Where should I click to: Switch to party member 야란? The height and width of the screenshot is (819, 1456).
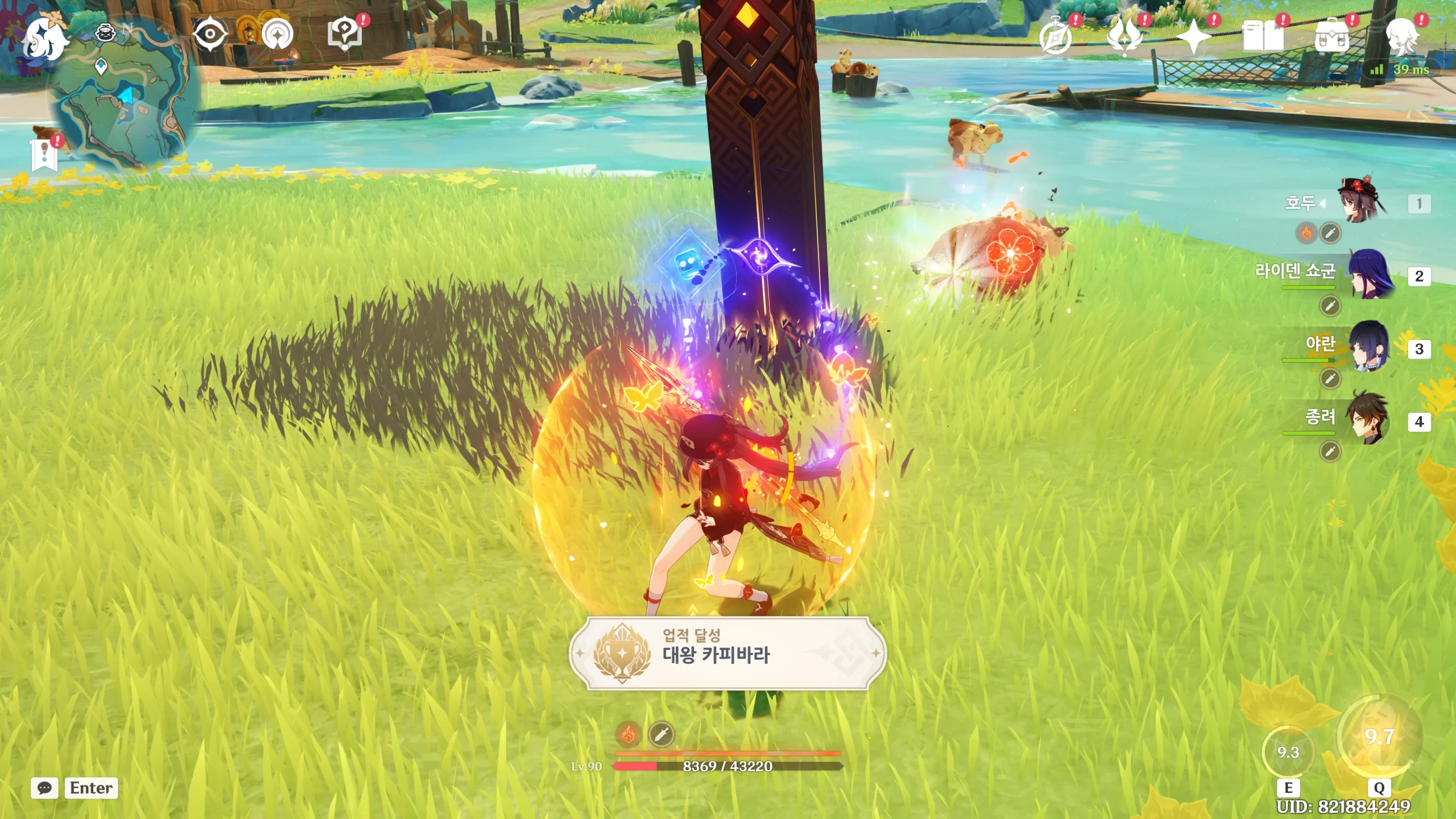(1368, 347)
